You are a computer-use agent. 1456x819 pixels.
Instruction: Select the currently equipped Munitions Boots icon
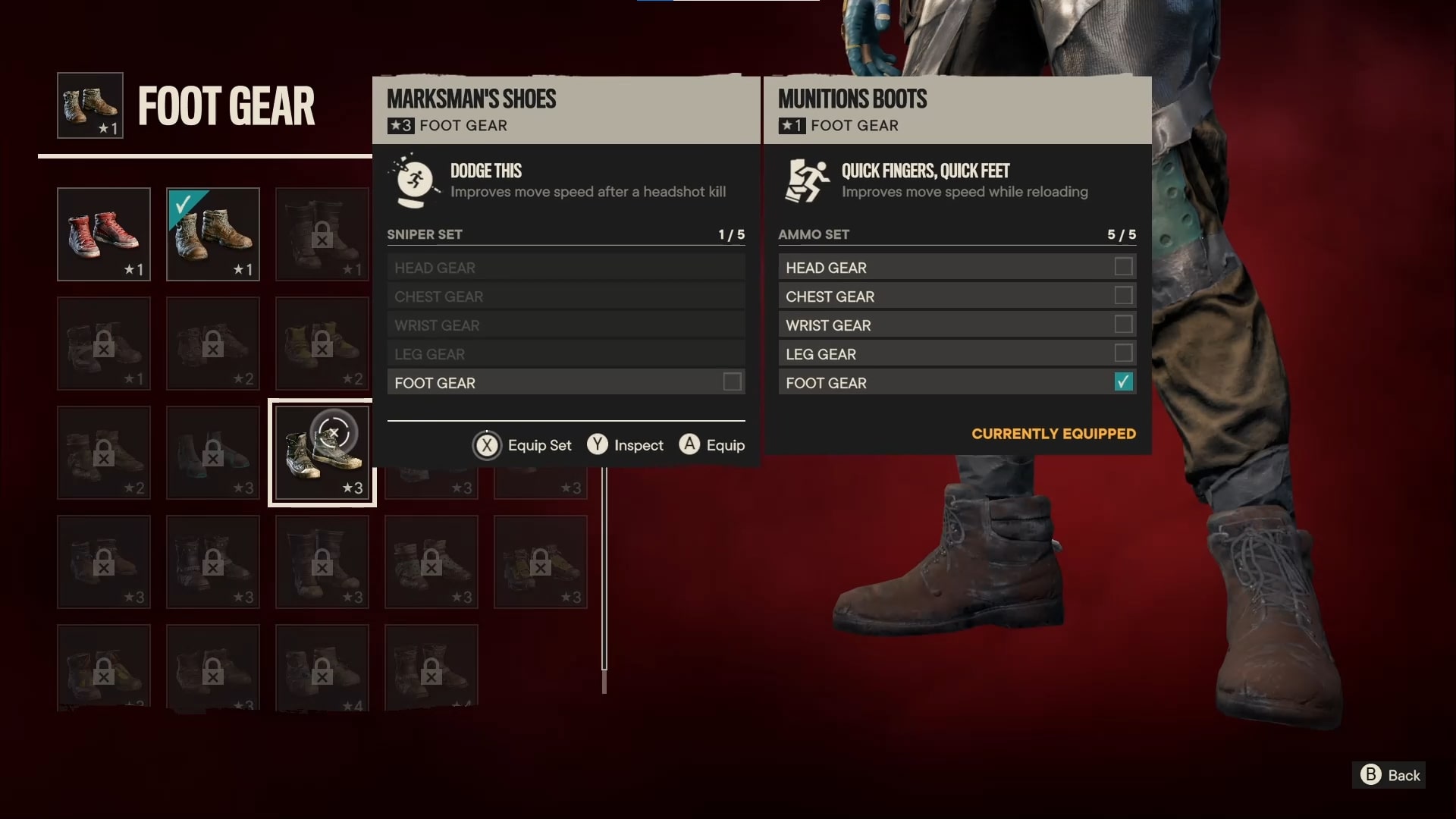212,234
